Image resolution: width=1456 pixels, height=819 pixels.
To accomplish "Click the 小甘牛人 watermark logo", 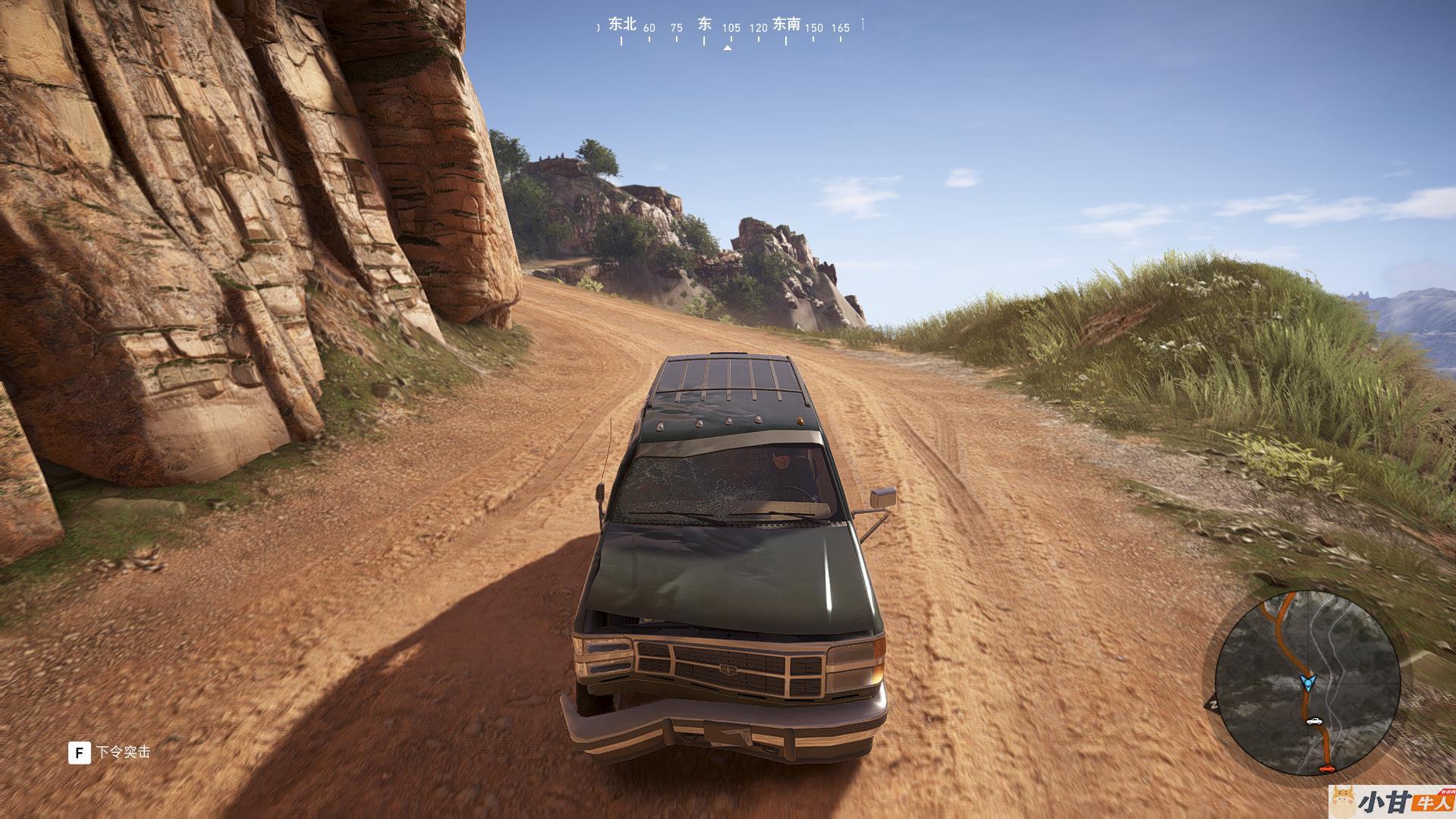I will click(x=1391, y=802).
